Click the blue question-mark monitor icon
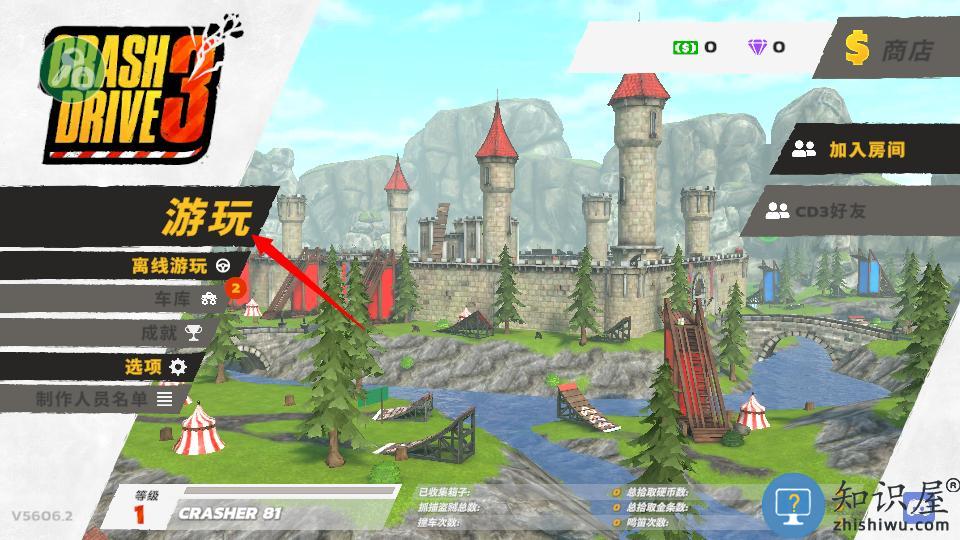960x540 pixels. tap(792, 504)
